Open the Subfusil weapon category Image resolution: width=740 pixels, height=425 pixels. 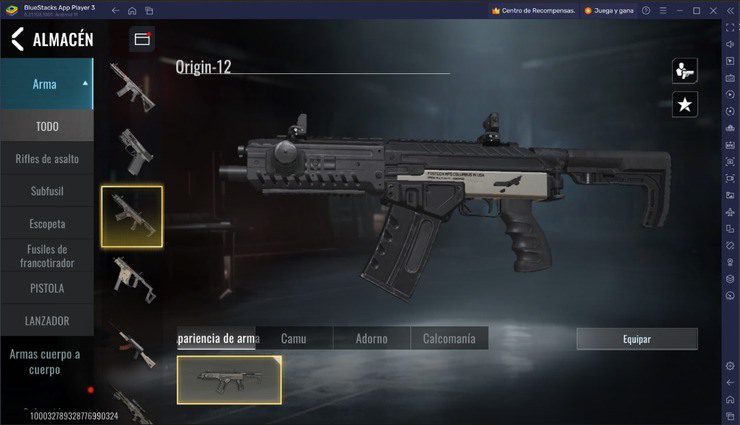[47, 191]
